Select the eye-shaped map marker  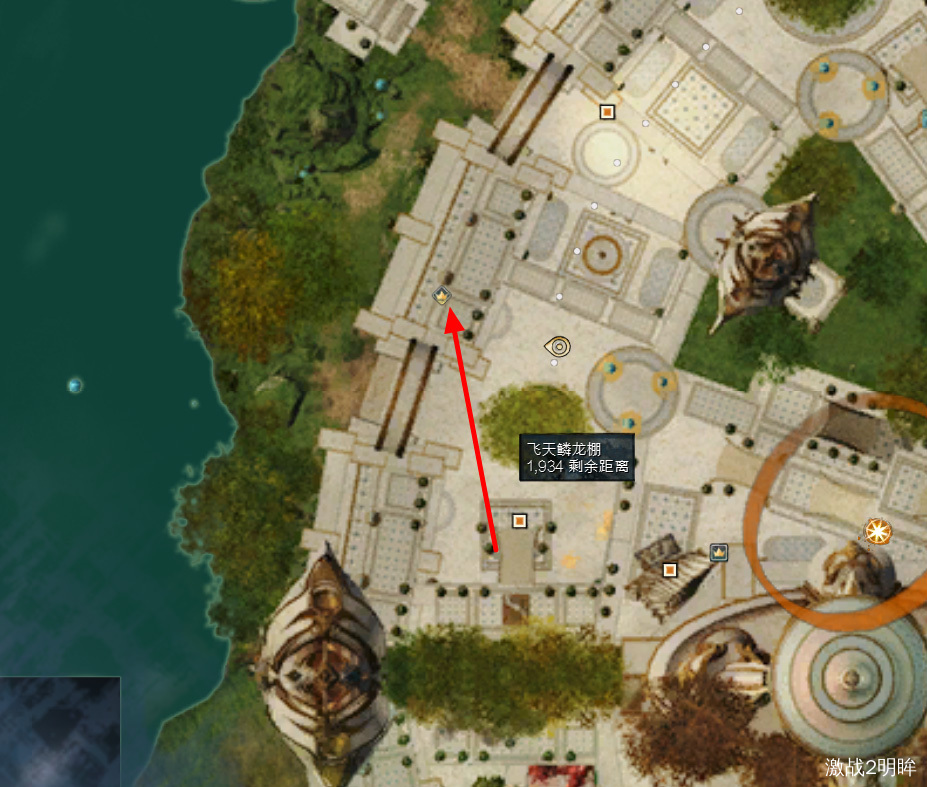(x=558, y=347)
